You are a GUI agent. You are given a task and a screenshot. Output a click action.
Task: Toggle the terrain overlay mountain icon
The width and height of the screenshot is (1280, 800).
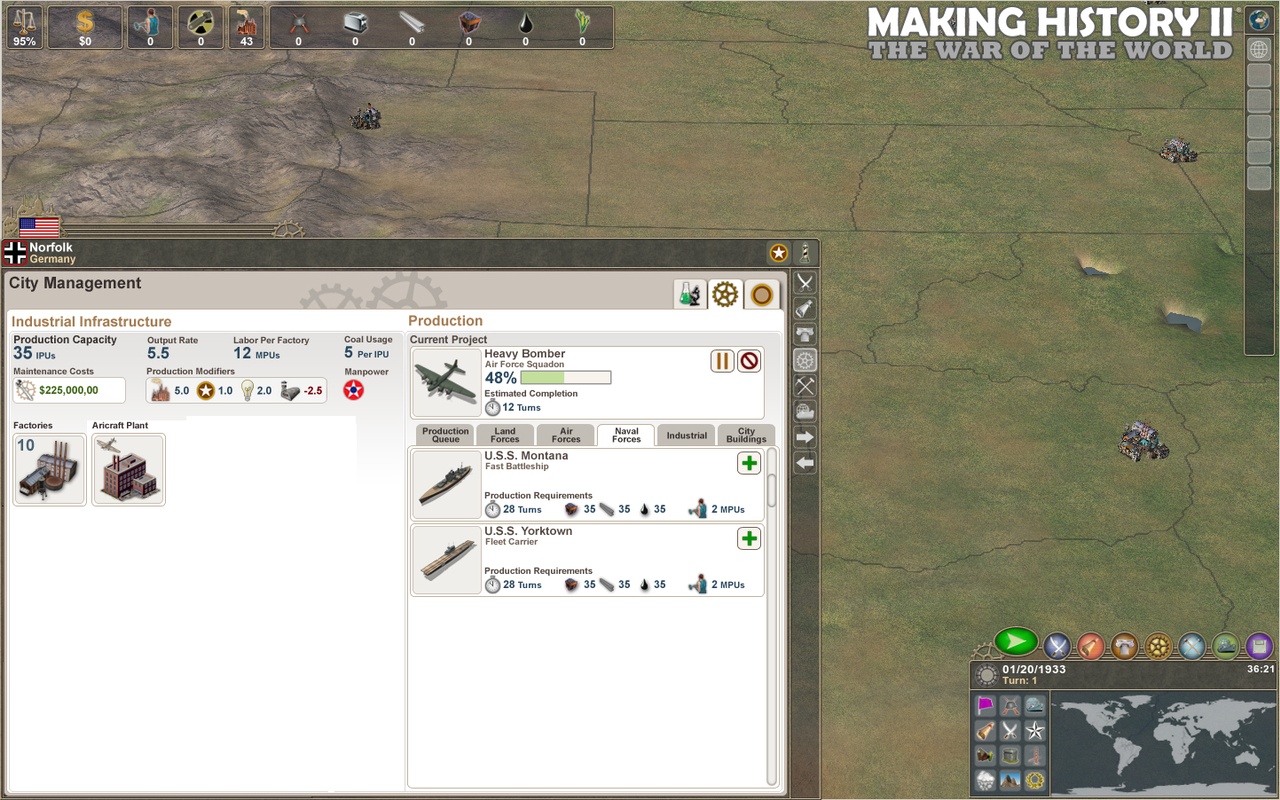(x=1010, y=778)
